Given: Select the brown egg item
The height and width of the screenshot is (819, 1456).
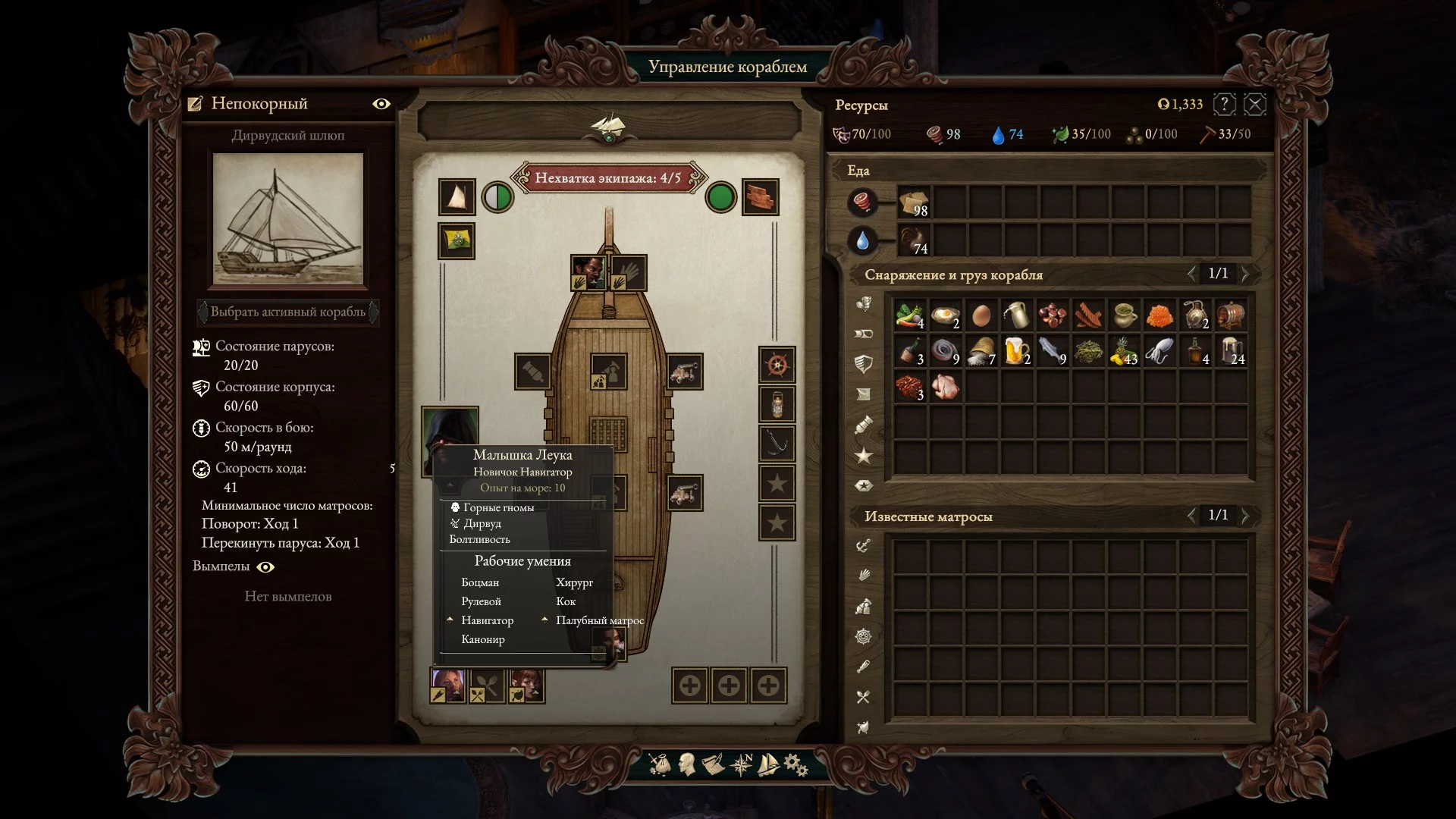Looking at the screenshot, I should point(981,315).
